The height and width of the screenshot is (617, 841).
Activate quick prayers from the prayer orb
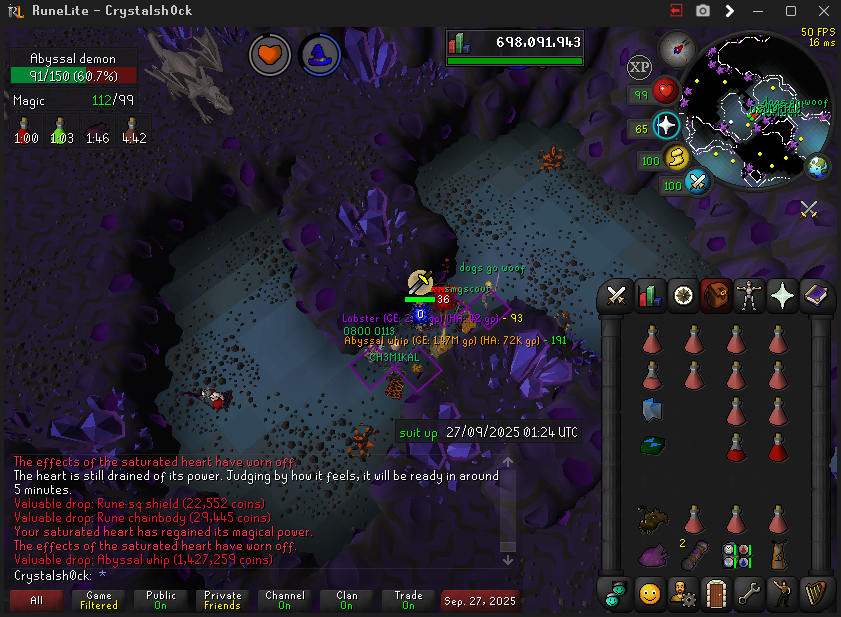(666, 127)
